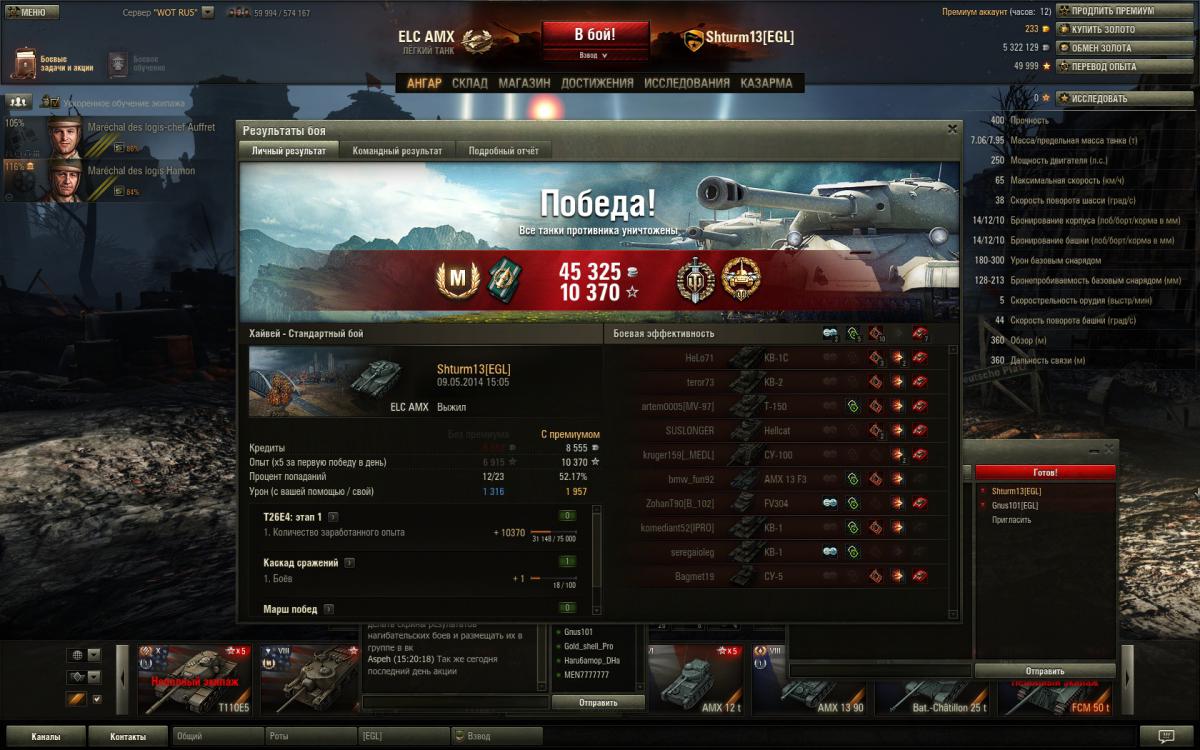Open the Контакты contacts panel
1200x750 pixels.
pyautogui.click(x=127, y=737)
